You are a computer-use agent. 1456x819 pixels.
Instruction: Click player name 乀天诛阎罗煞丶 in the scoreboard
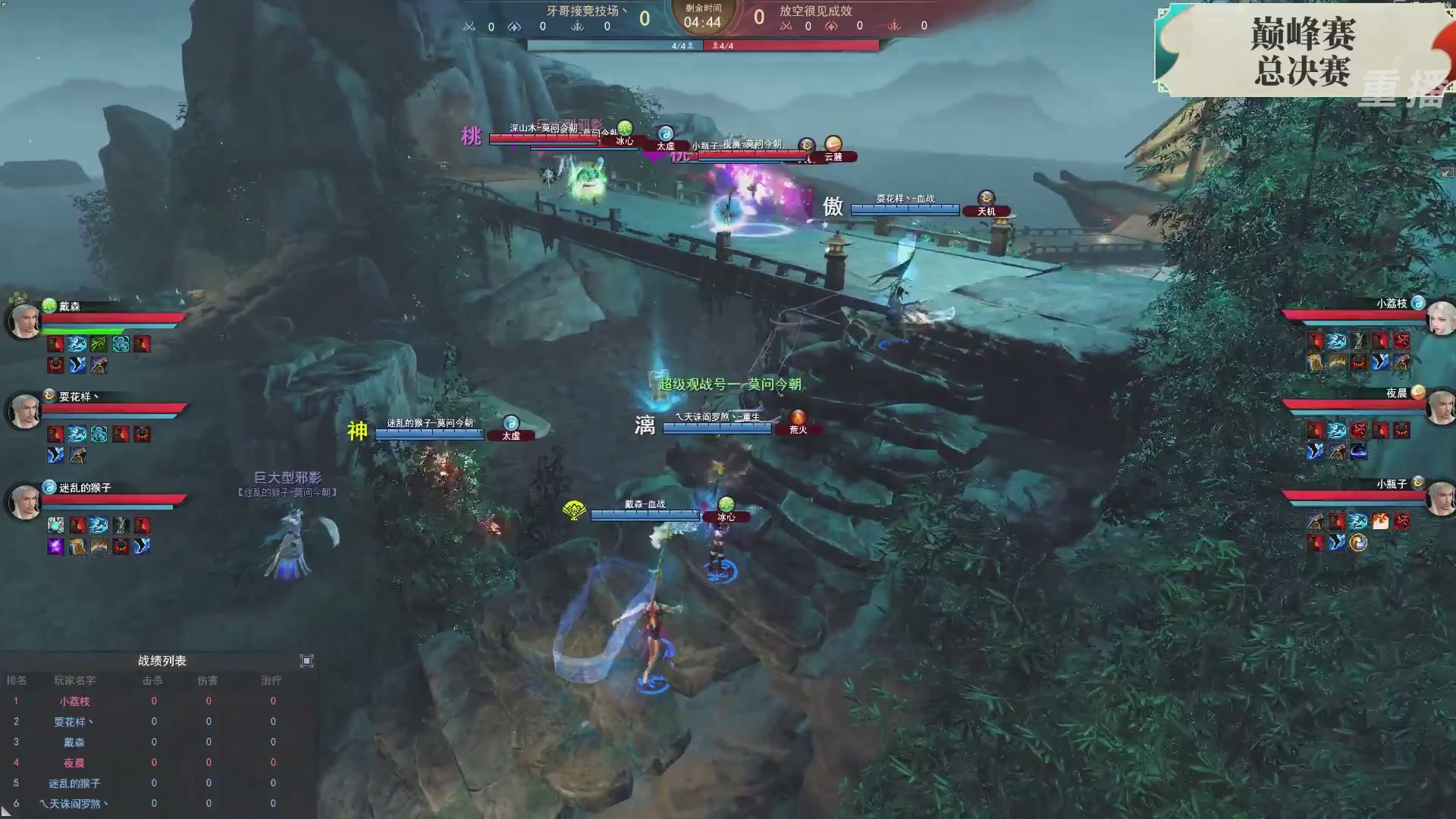(76, 803)
